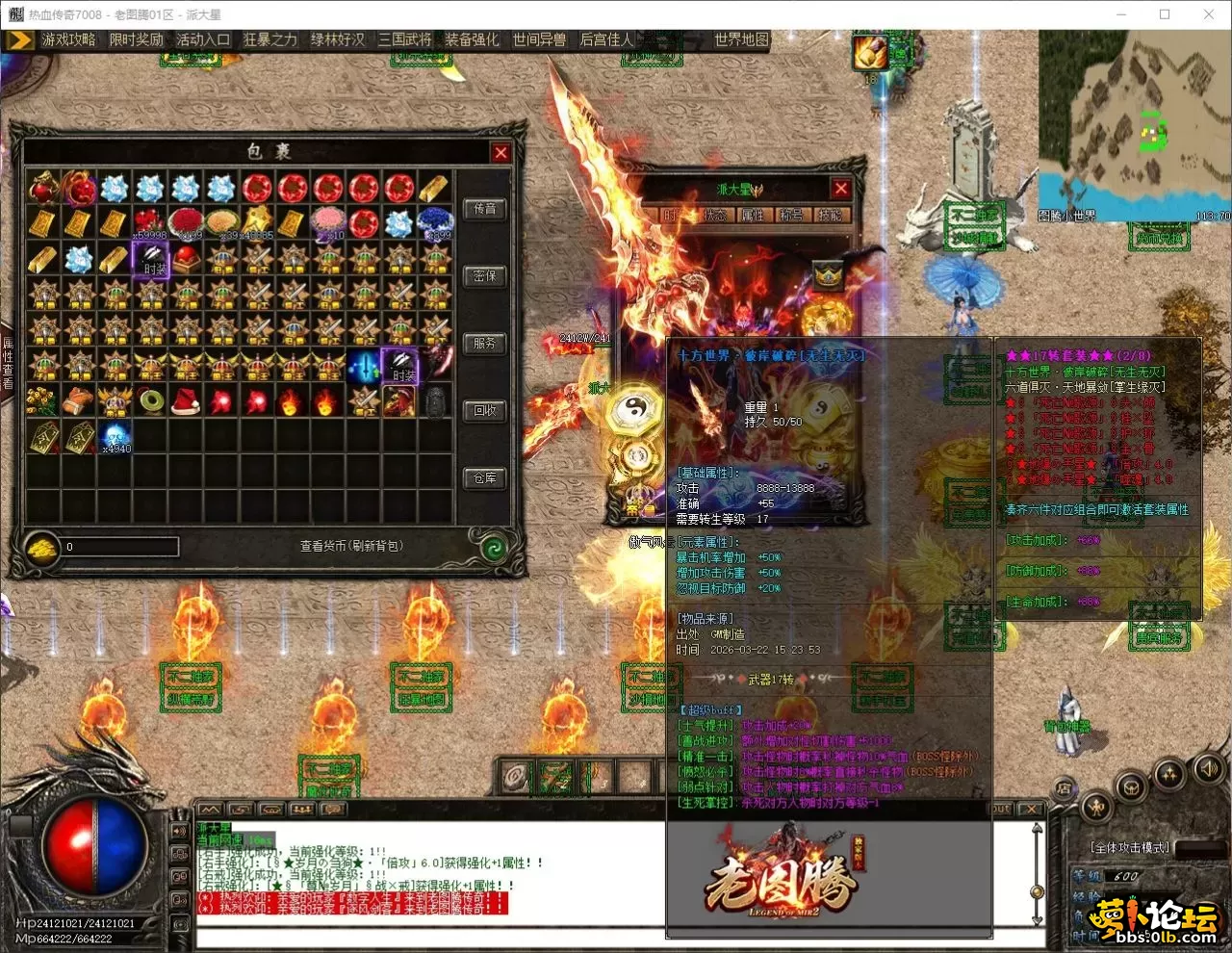
Task: Maximize the game window
Action: 1165,14
